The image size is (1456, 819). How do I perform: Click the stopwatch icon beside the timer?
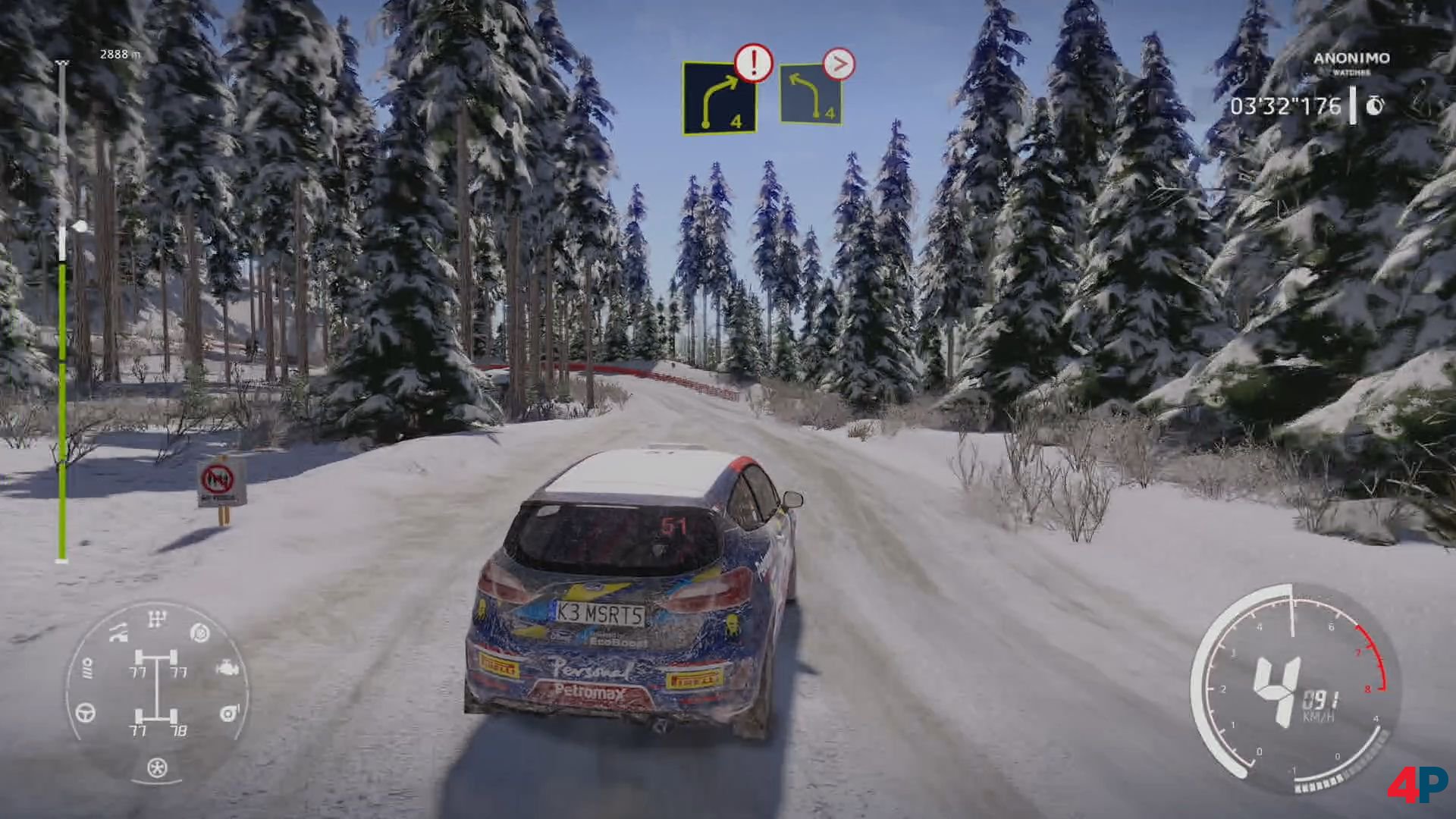pos(1375,106)
